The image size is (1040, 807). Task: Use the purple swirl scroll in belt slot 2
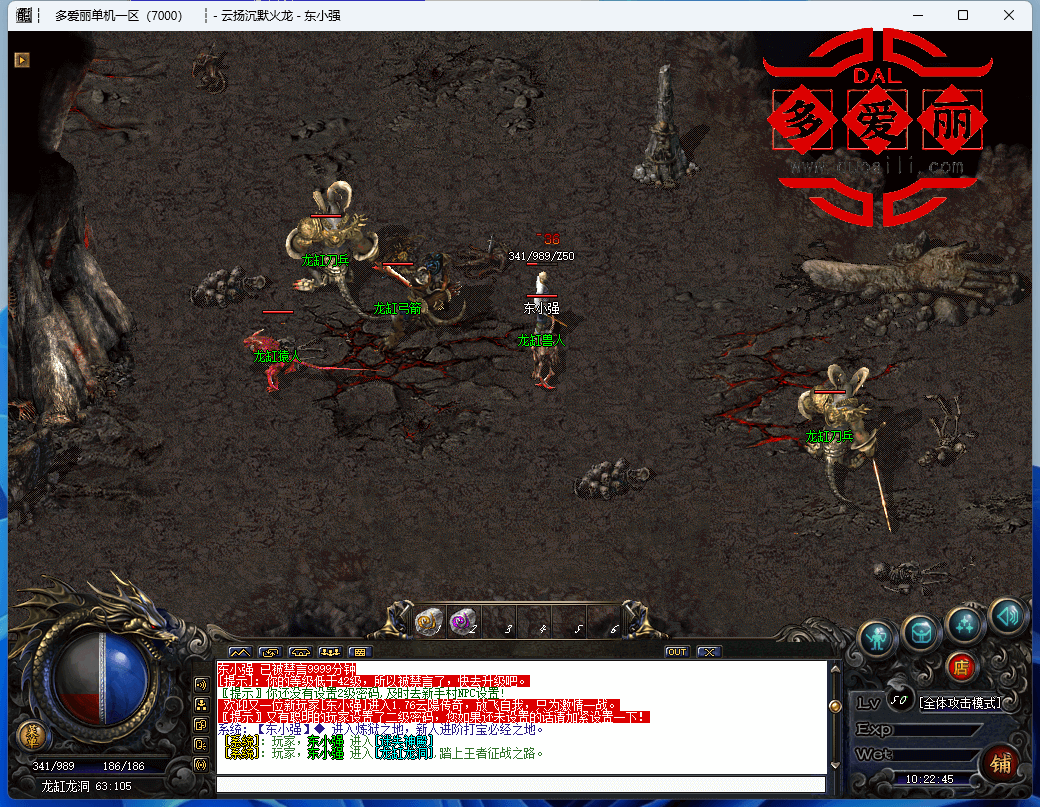coord(462,622)
